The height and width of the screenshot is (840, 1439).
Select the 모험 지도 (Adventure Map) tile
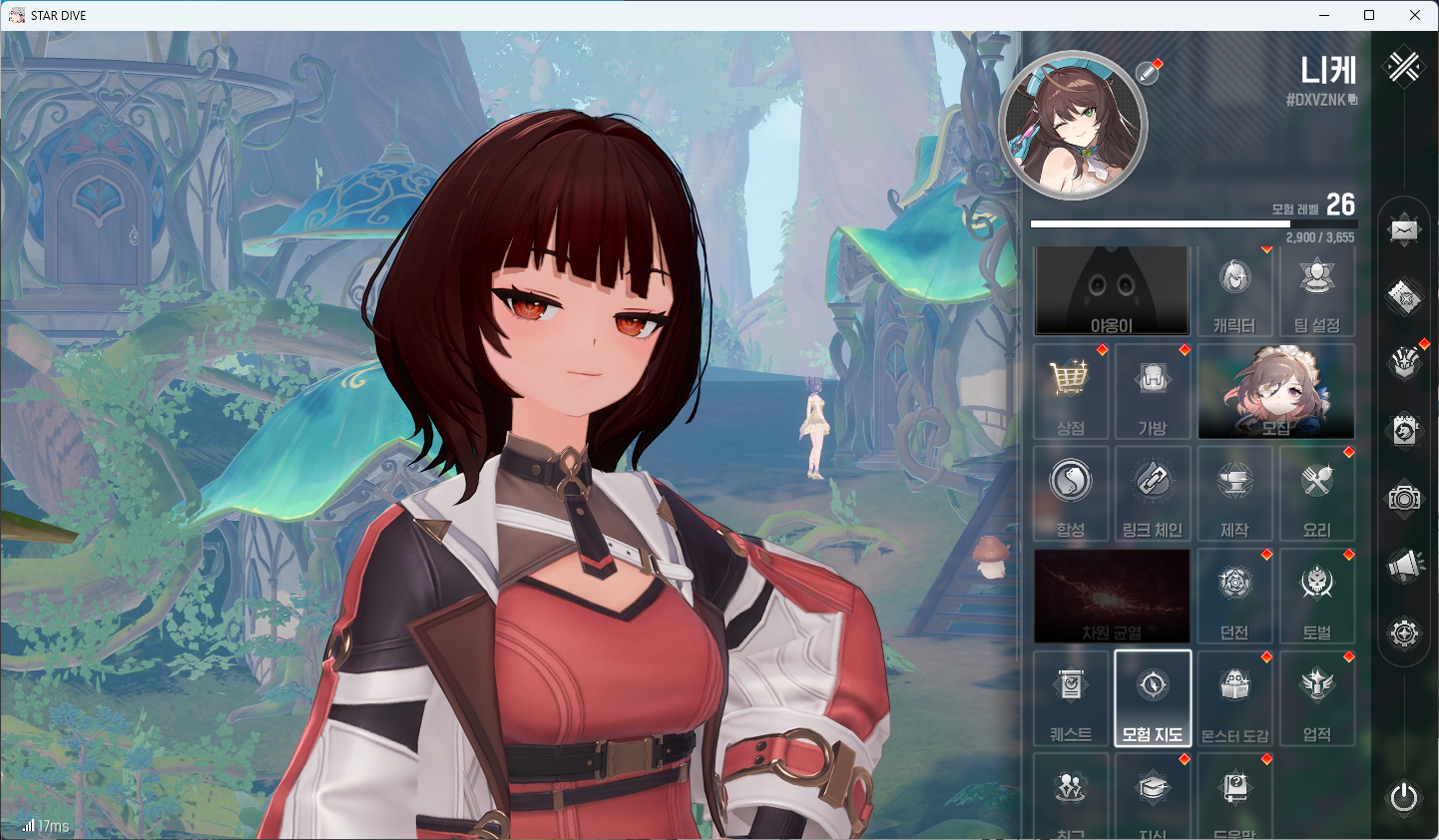click(1153, 698)
